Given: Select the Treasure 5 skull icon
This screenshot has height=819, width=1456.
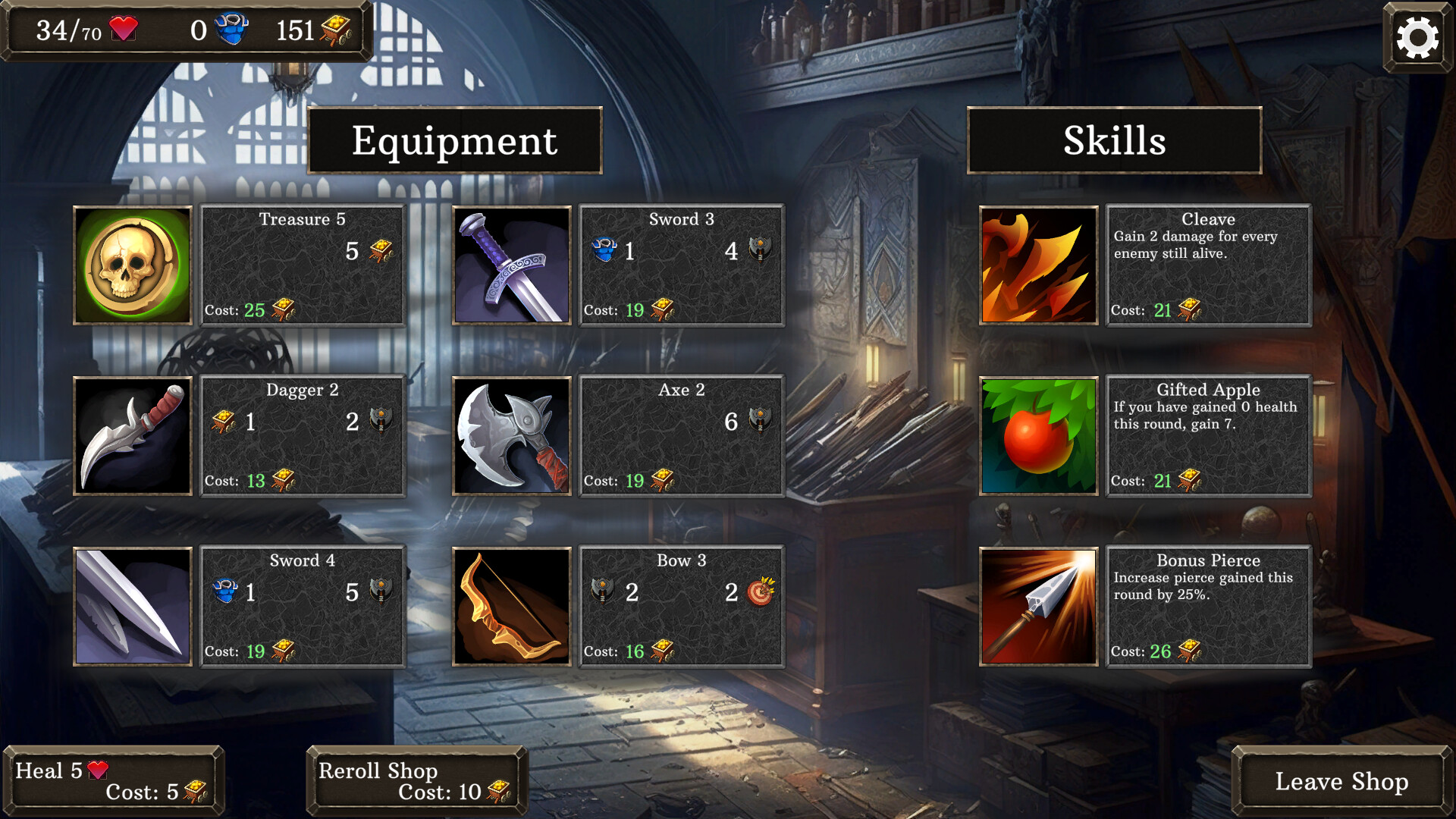Looking at the screenshot, I should point(132,265).
